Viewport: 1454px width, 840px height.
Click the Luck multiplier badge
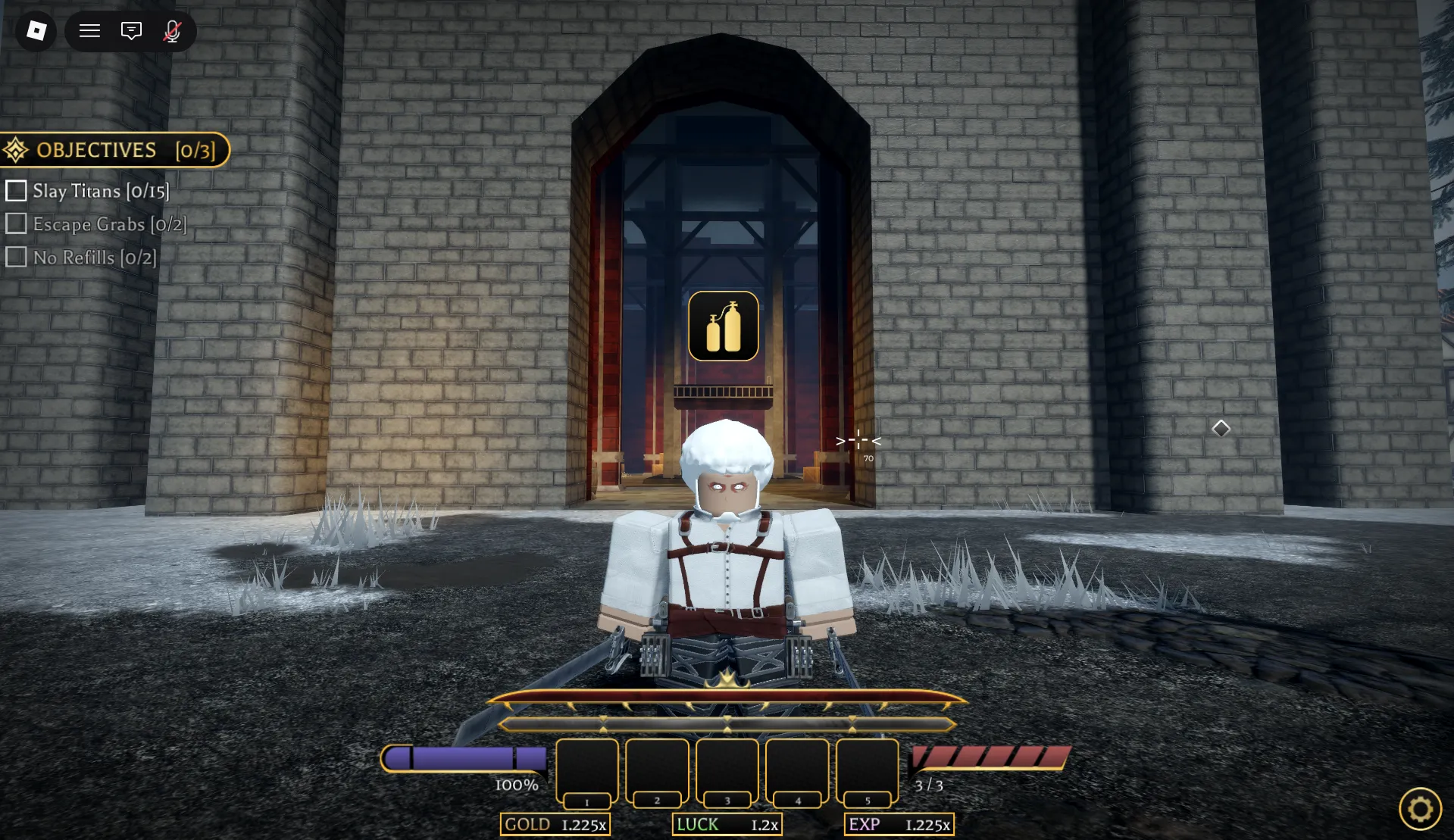pos(727,825)
